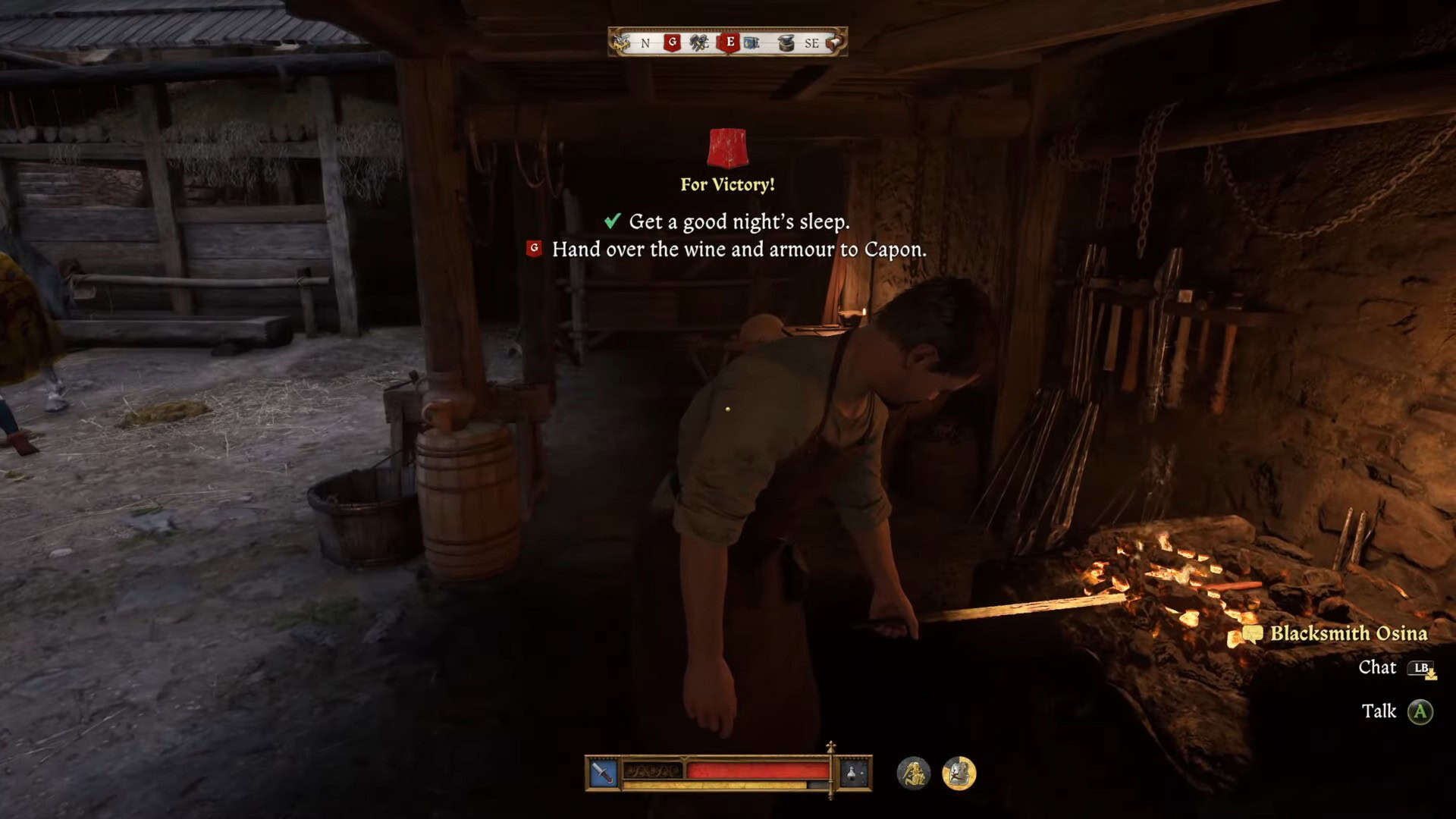
Task: Click the Blacksmith Osina name label
Action: click(1348, 633)
